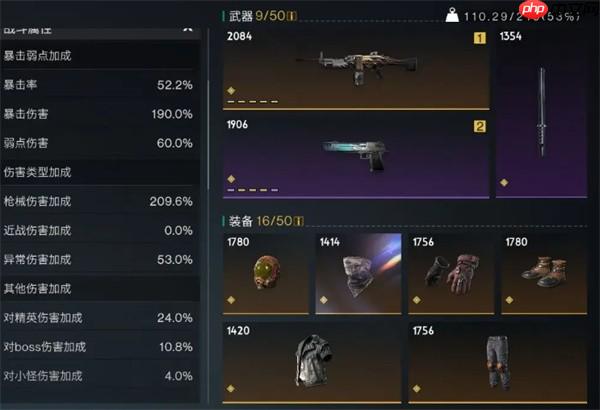Select the pistol in weapon slot 2

[355, 155]
